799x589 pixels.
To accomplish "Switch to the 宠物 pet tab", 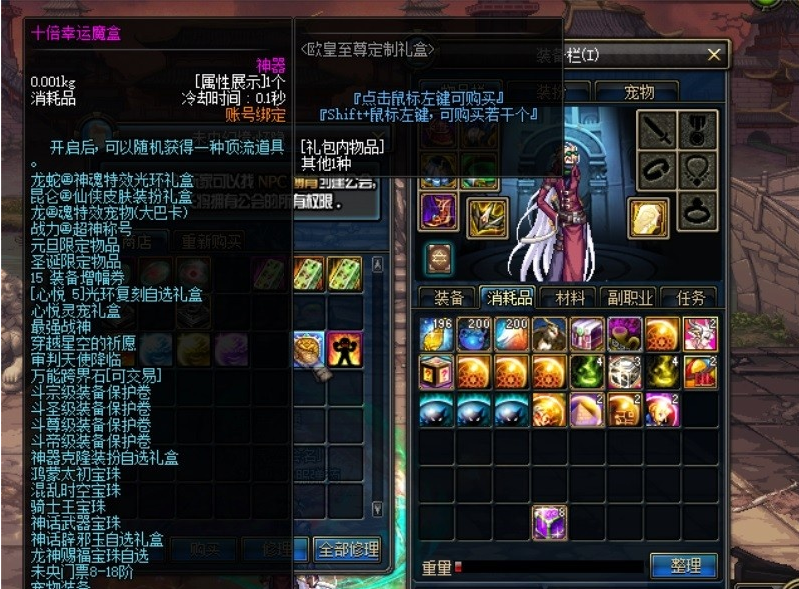I will pyautogui.click(x=638, y=93).
